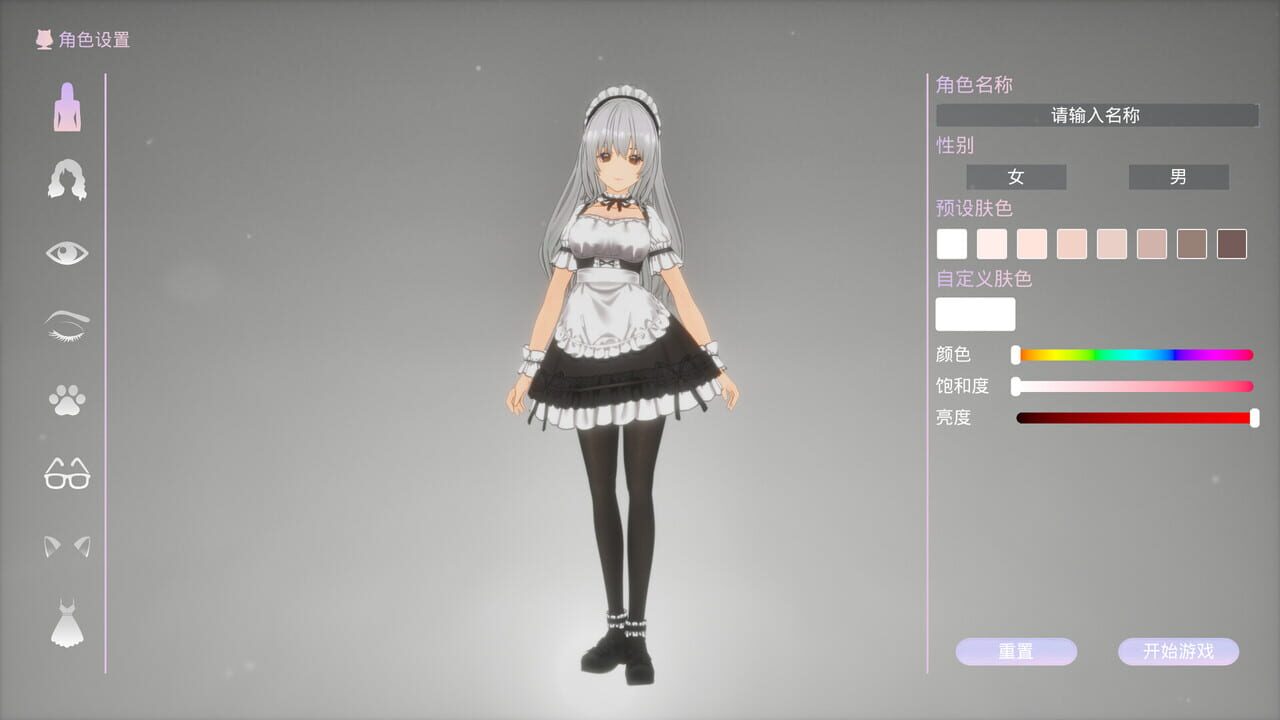Select the 男 male gender option
This screenshot has width=1280, height=720.
[1179, 177]
